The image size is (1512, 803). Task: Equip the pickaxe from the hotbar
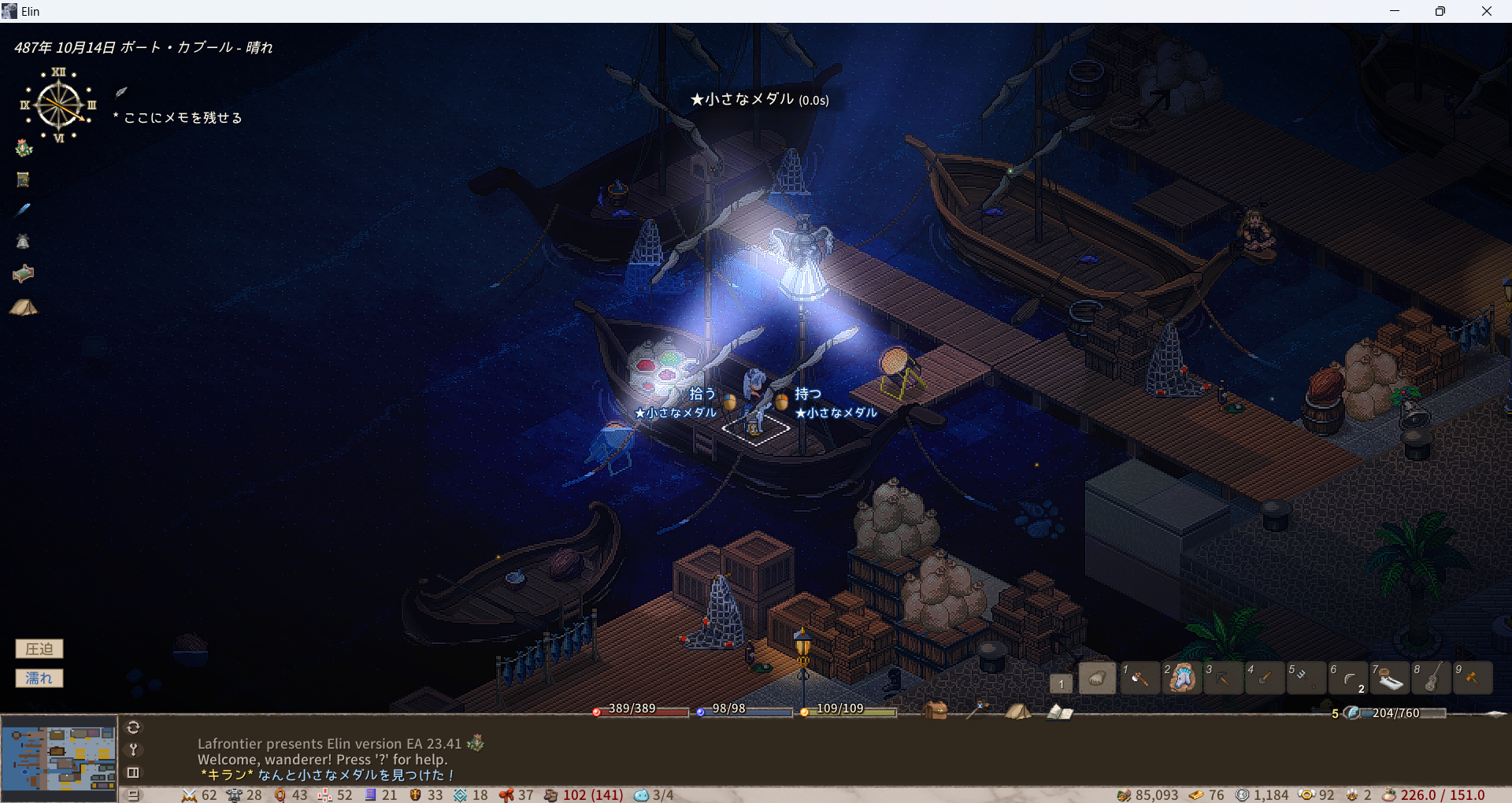pyautogui.click(x=1223, y=678)
